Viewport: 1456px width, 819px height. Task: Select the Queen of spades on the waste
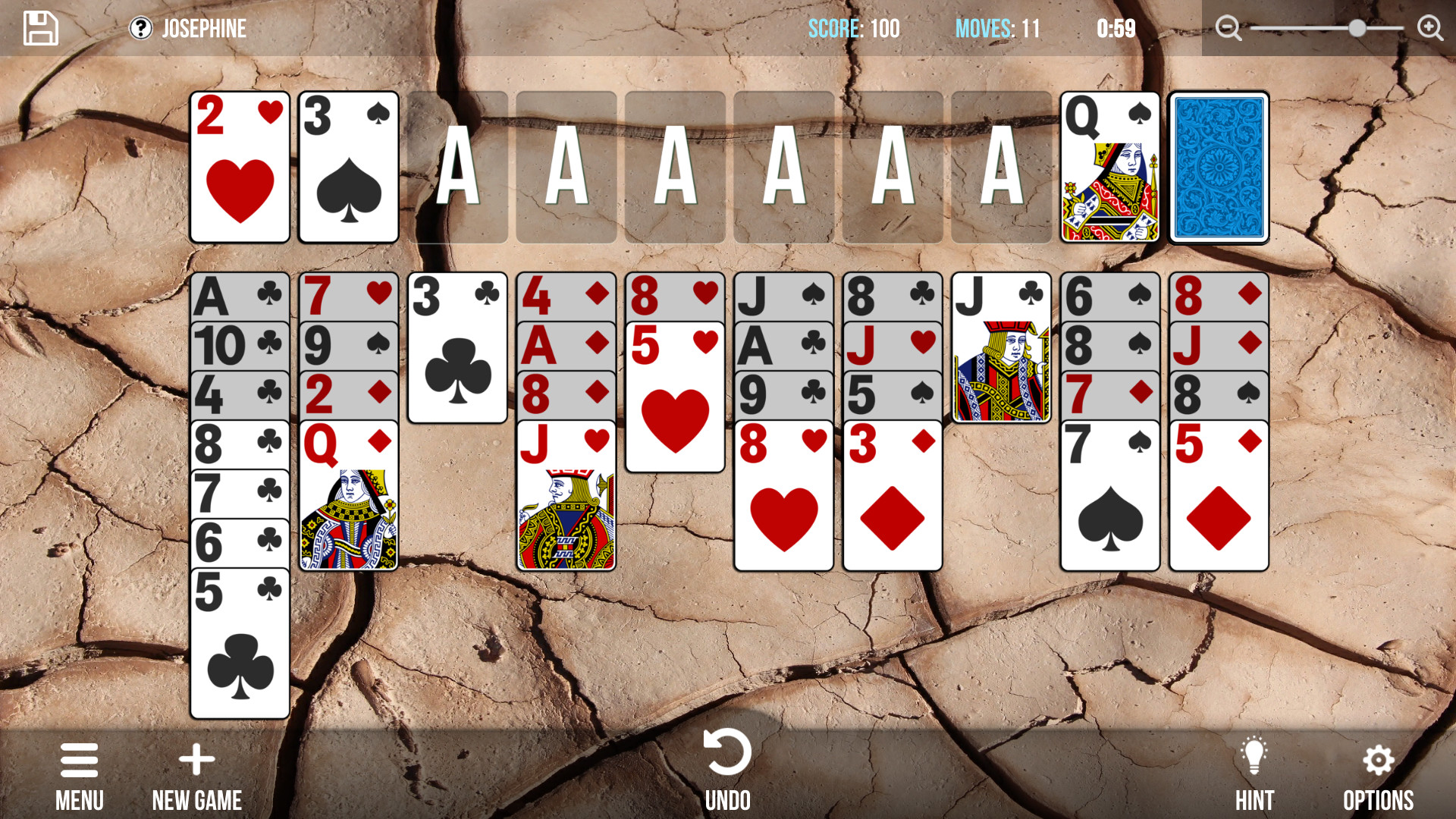(x=1109, y=167)
